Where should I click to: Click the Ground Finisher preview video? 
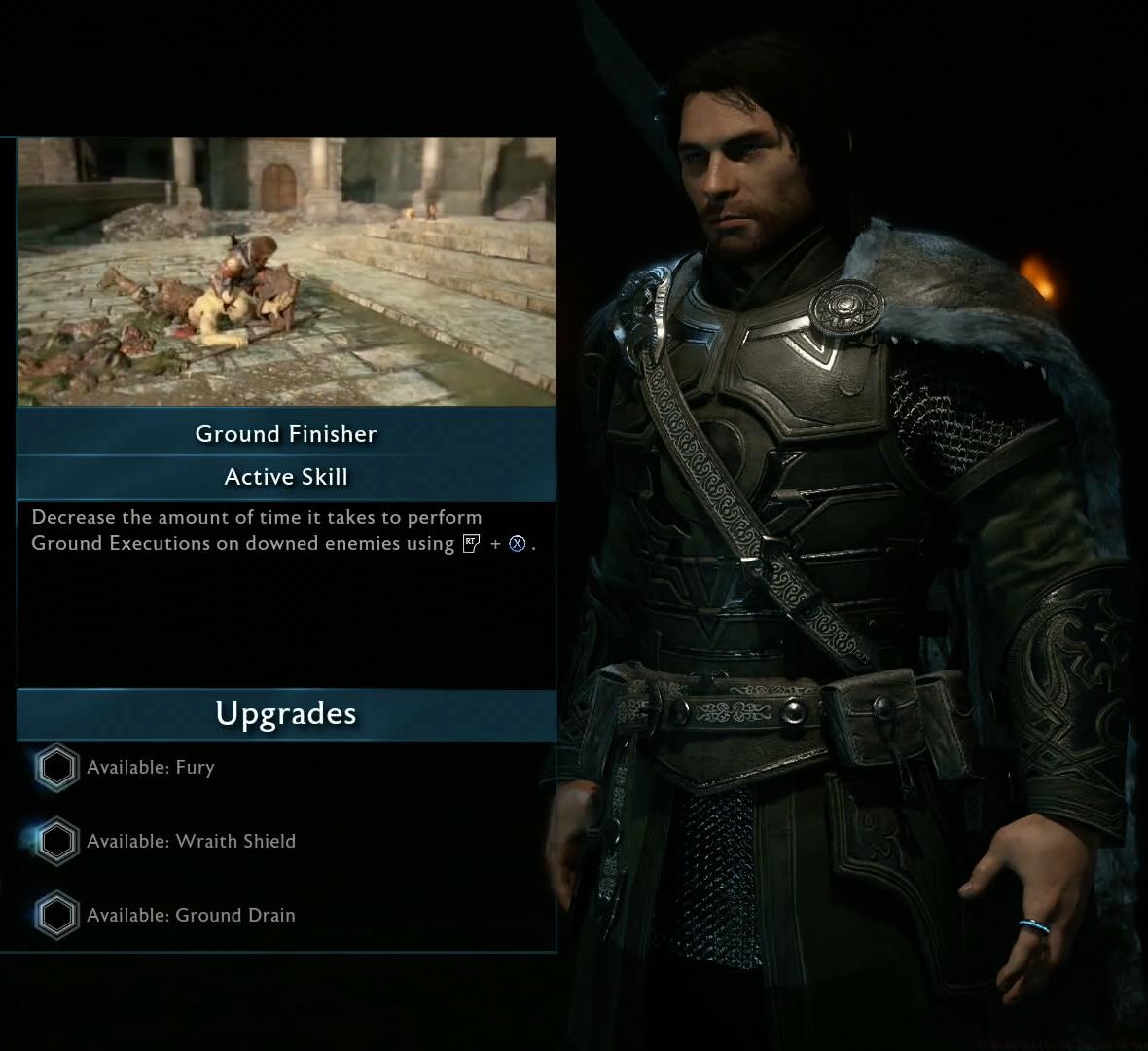point(286,272)
